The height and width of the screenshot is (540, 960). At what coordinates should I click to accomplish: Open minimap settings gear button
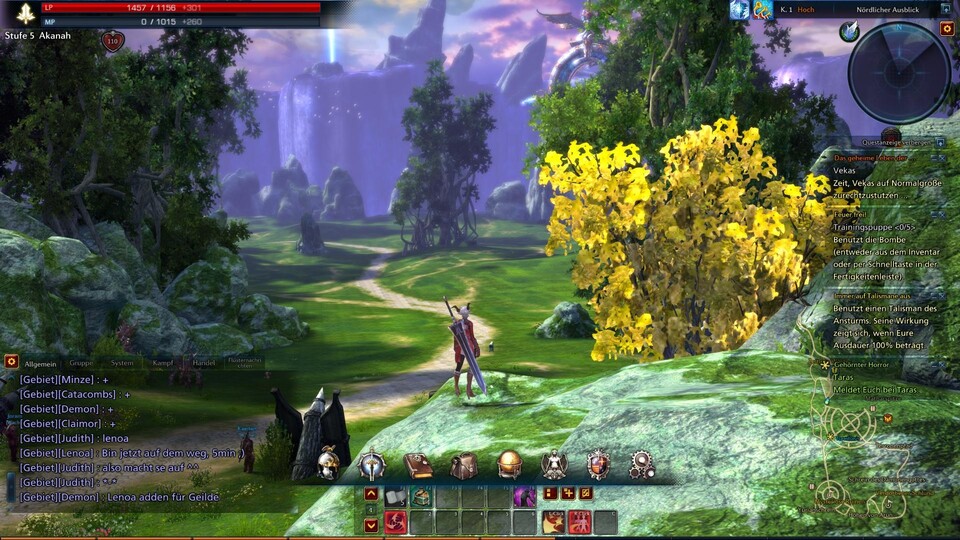947,29
